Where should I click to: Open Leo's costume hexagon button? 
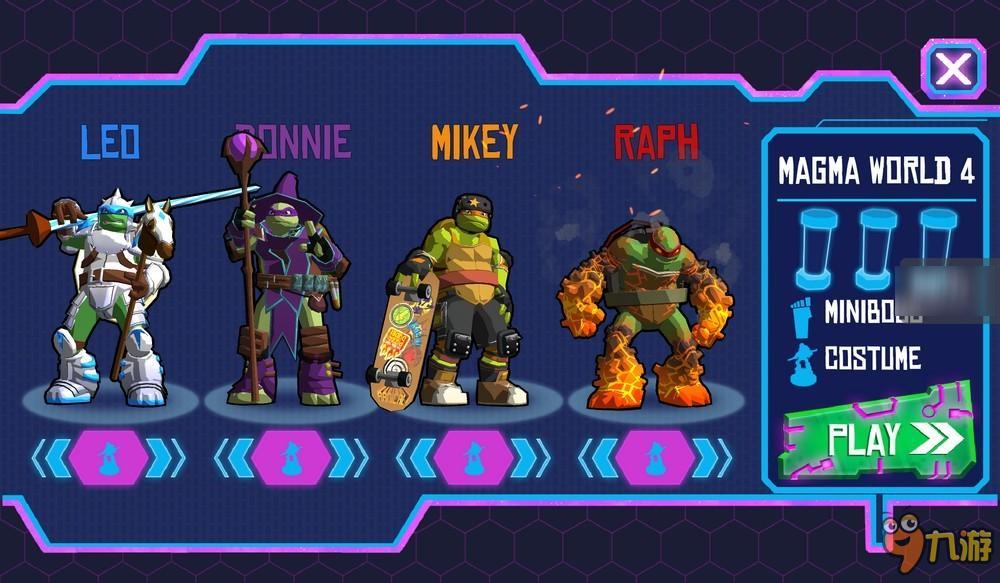pyautogui.click(x=108, y=458)
